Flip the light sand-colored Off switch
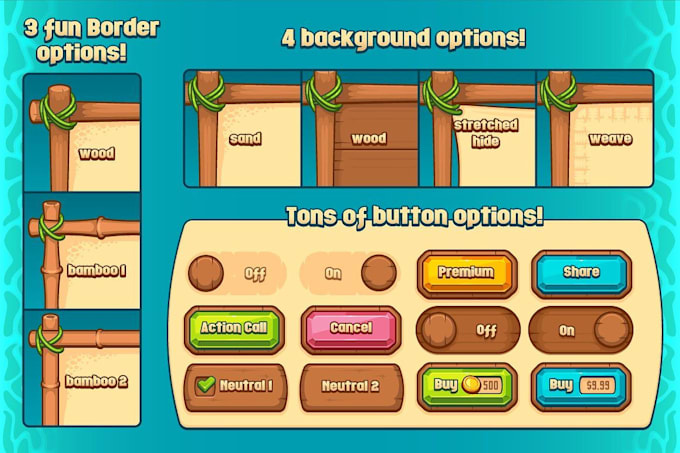Image resolution: width=680 pixels, height=453 pixels. 235,272
